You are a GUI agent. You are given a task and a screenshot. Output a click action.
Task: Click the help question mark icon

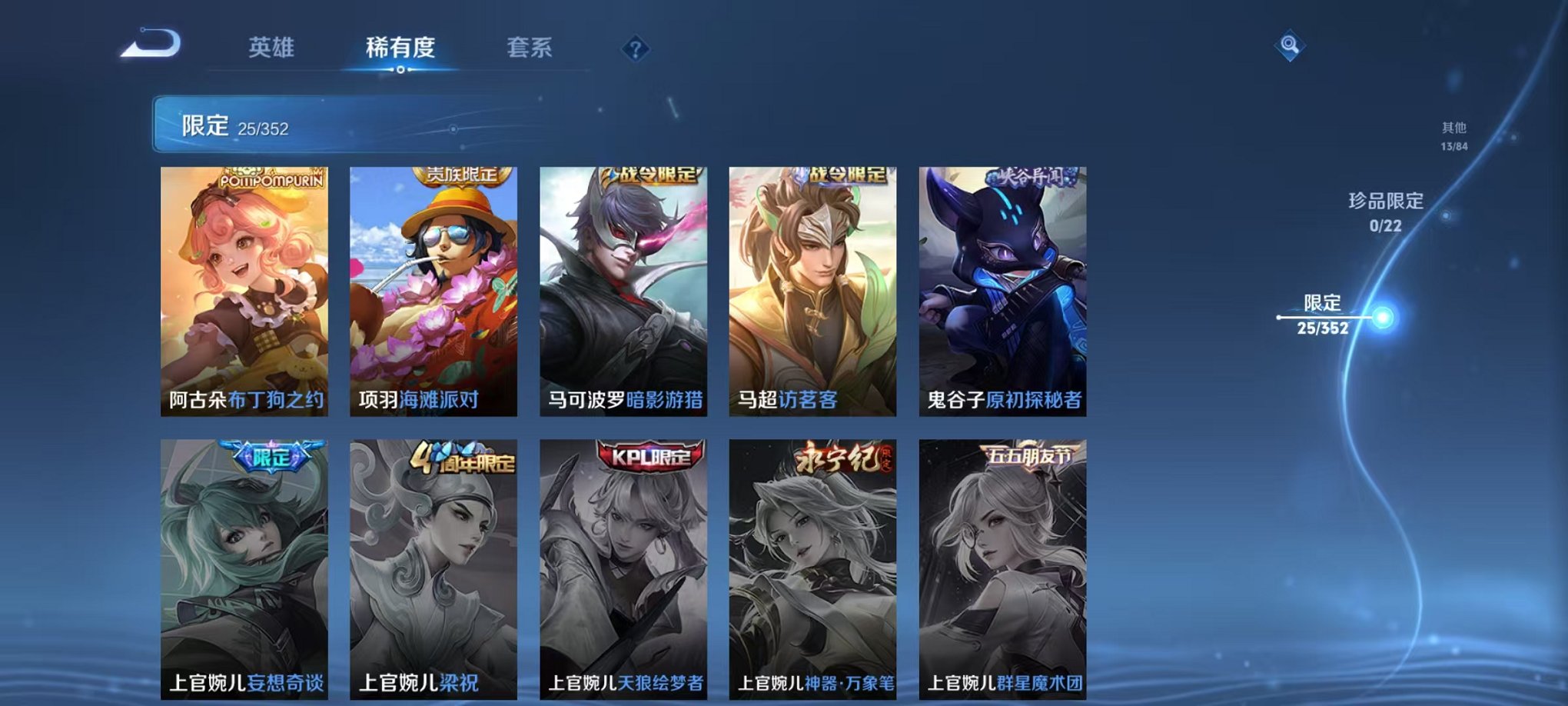(x=634, y=50)
